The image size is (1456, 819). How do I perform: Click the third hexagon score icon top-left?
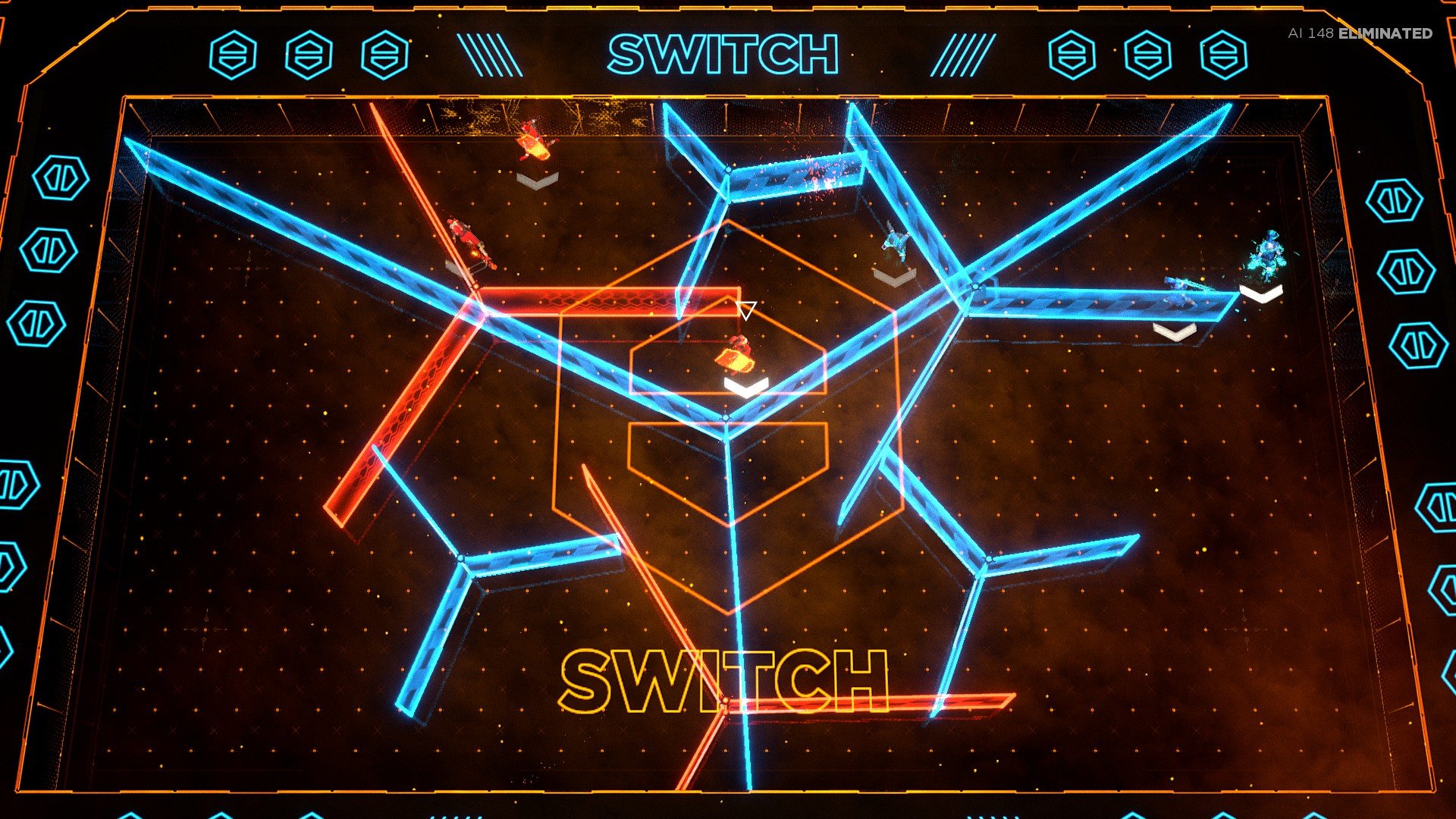point(383,55)
